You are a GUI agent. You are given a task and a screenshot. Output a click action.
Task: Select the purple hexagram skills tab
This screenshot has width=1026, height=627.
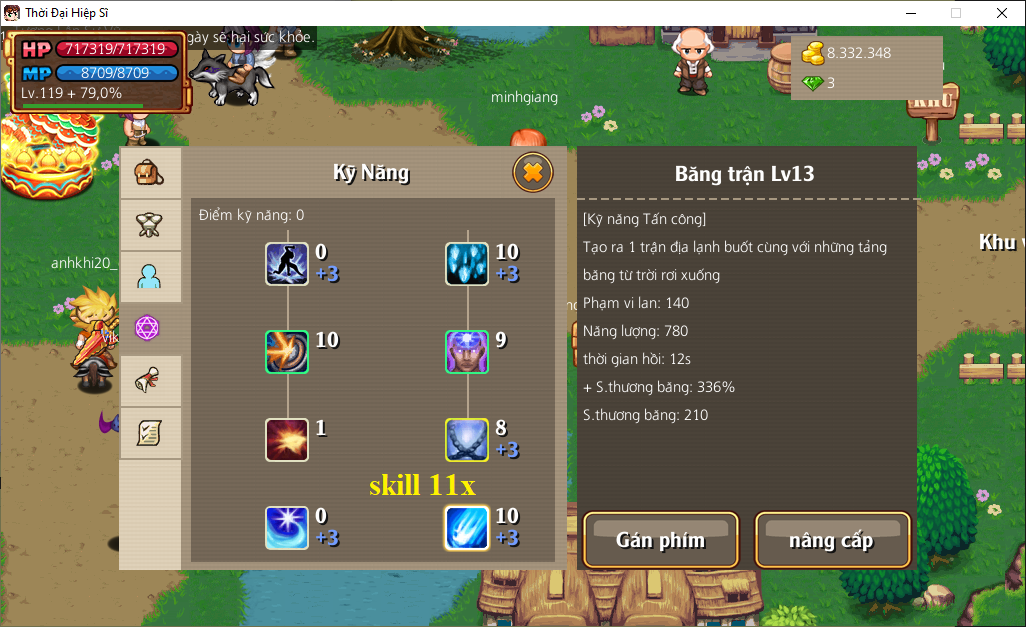150,328
